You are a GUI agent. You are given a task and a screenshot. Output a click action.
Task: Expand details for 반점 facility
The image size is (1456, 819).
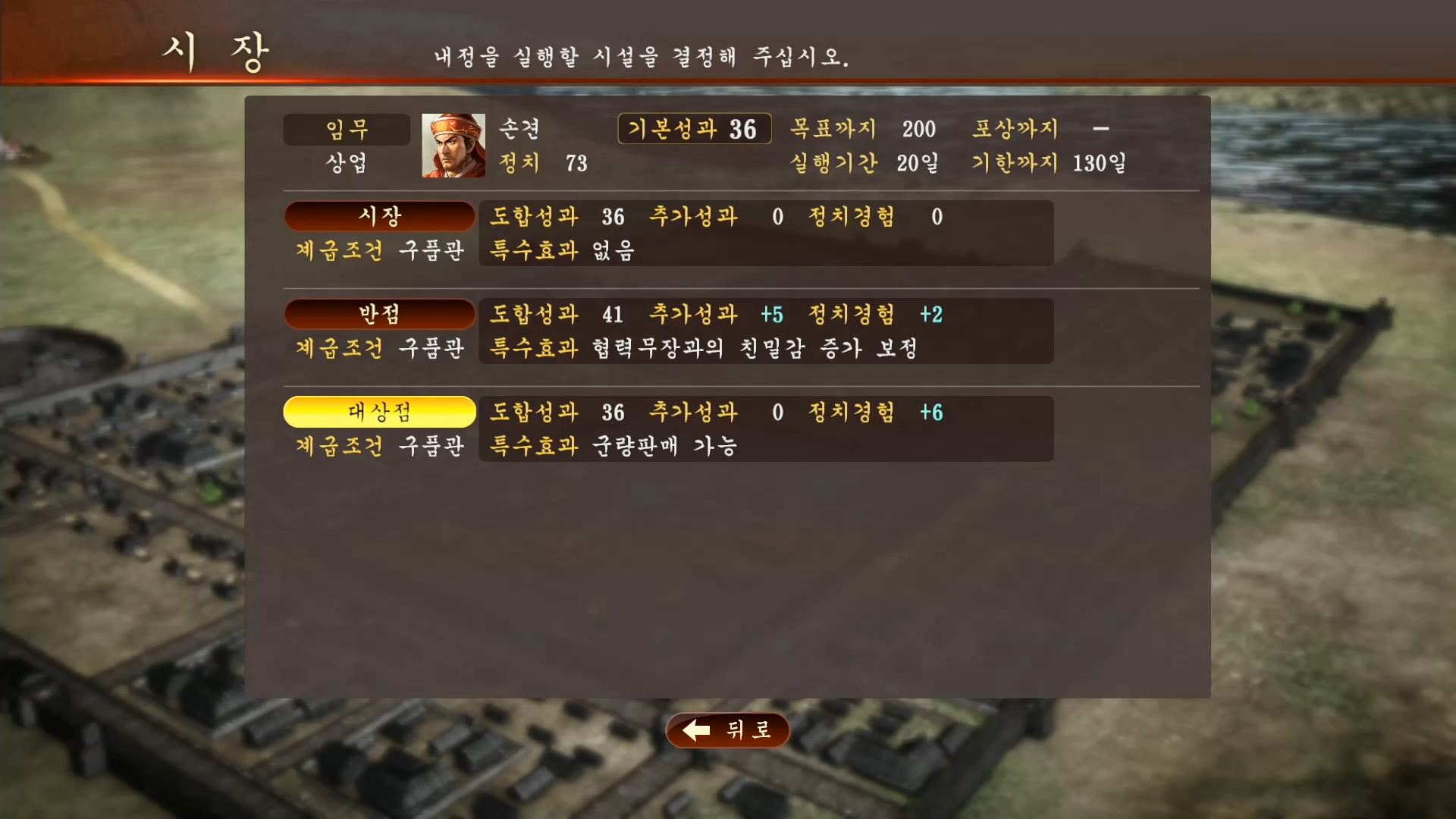[379, 314]
